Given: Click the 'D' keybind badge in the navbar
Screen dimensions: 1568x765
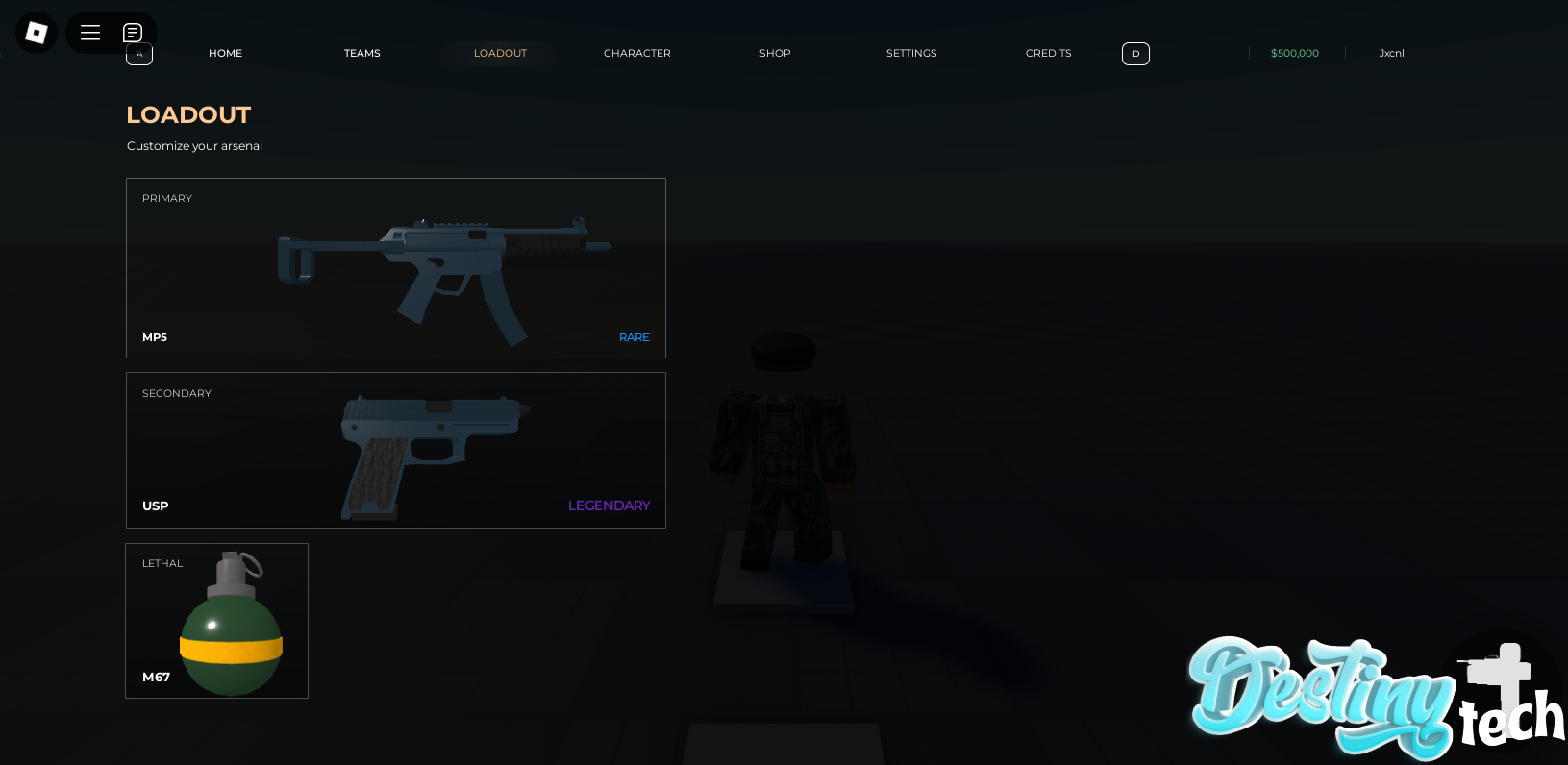Looking at the screenshot, I should tap(1135, 54).
